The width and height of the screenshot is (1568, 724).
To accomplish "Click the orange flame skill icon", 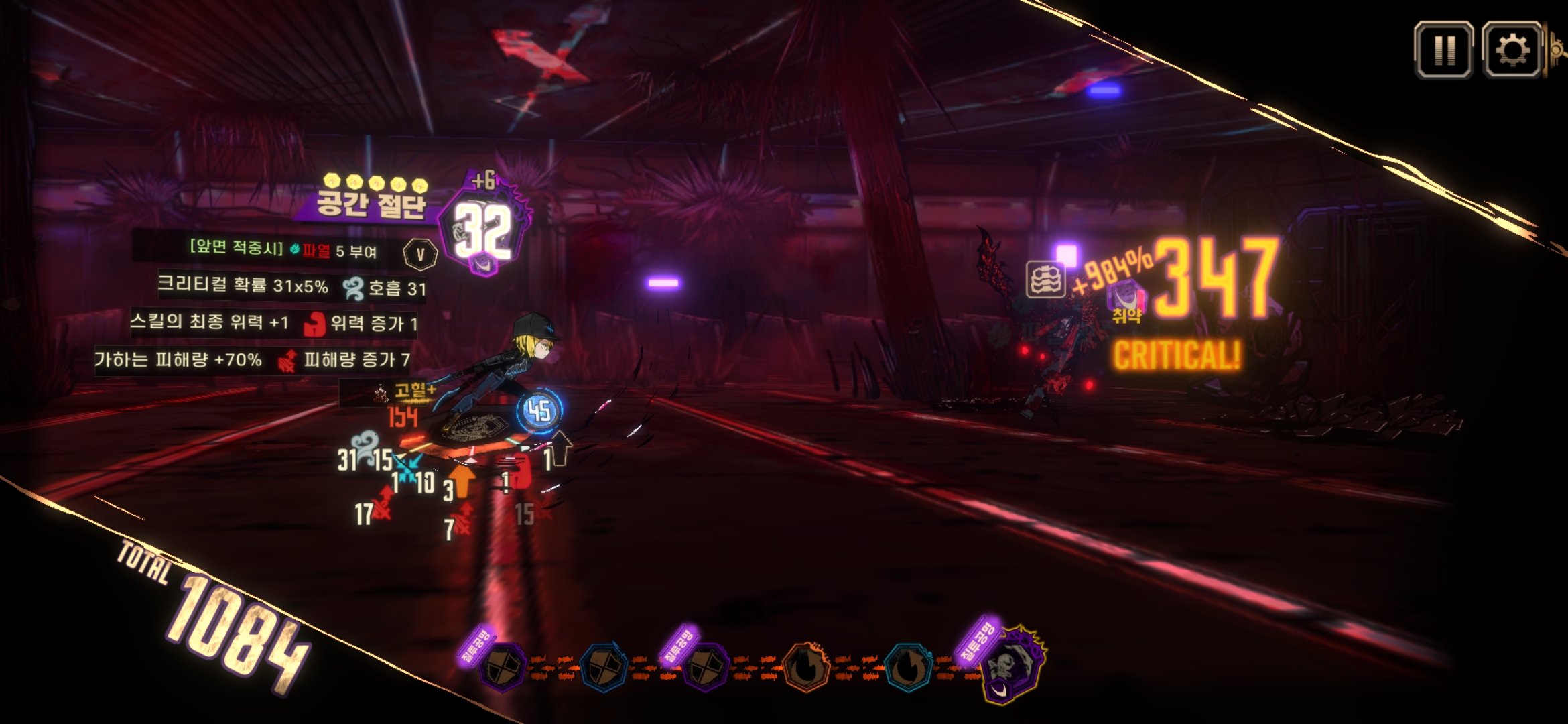I will coord(807,666).
